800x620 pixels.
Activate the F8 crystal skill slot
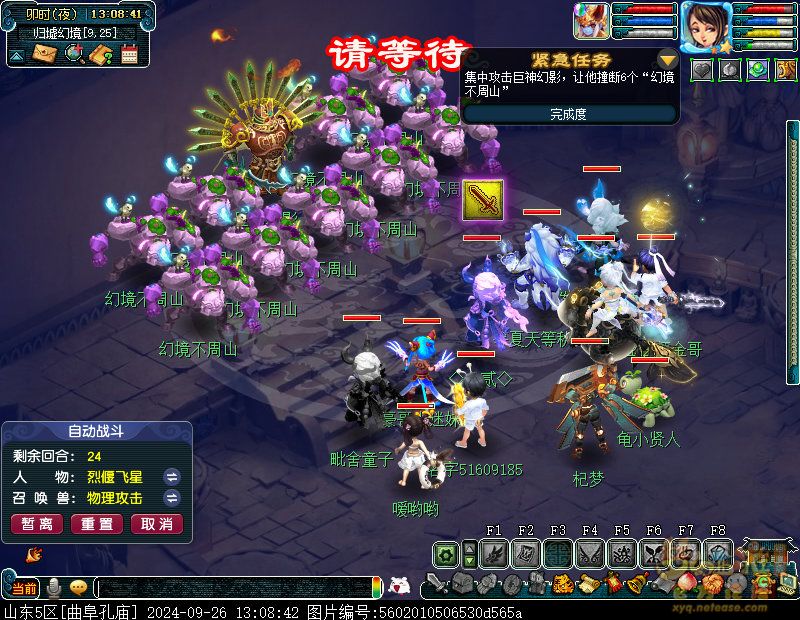pos(718,553)
